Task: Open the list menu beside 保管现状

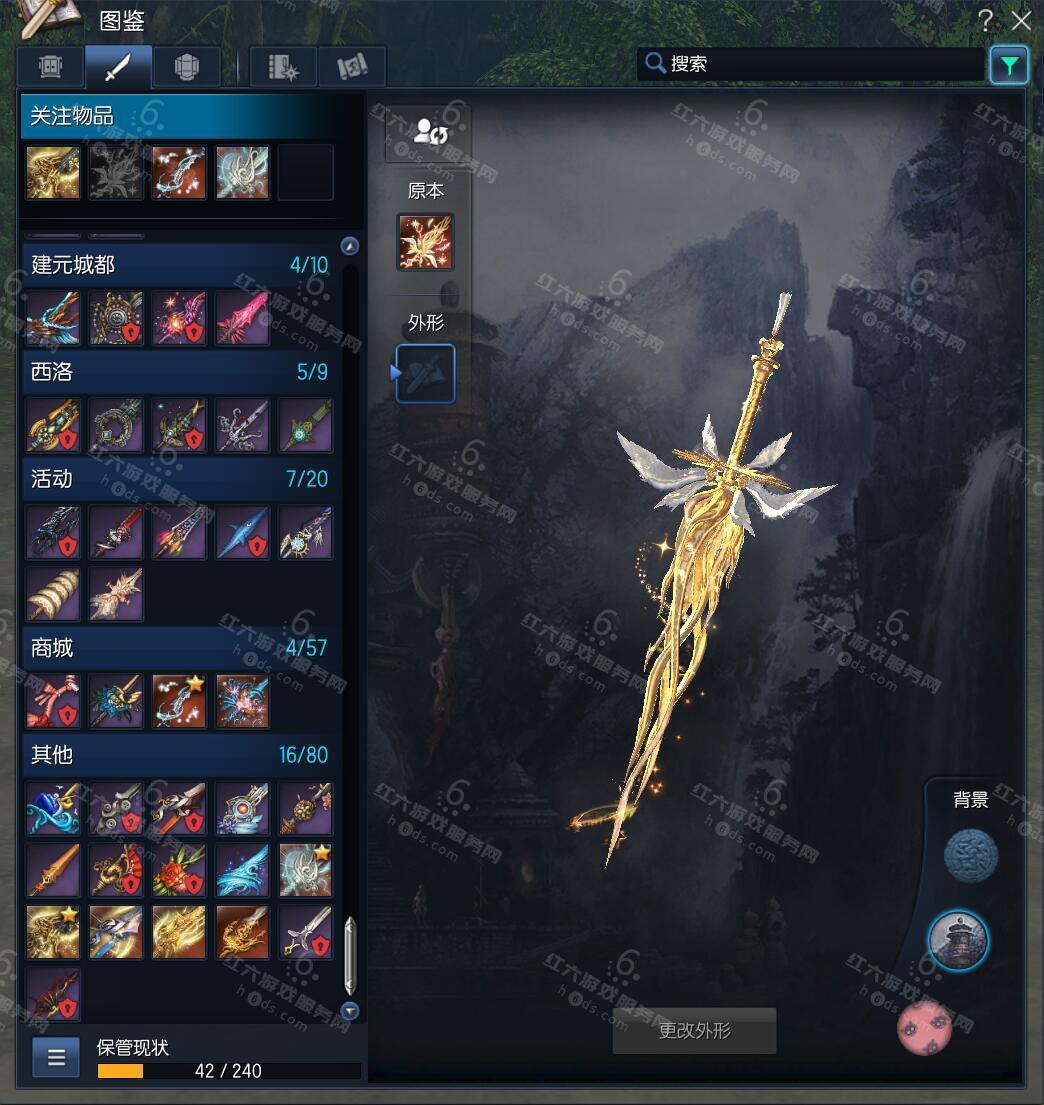Action: click(56, 1057)
